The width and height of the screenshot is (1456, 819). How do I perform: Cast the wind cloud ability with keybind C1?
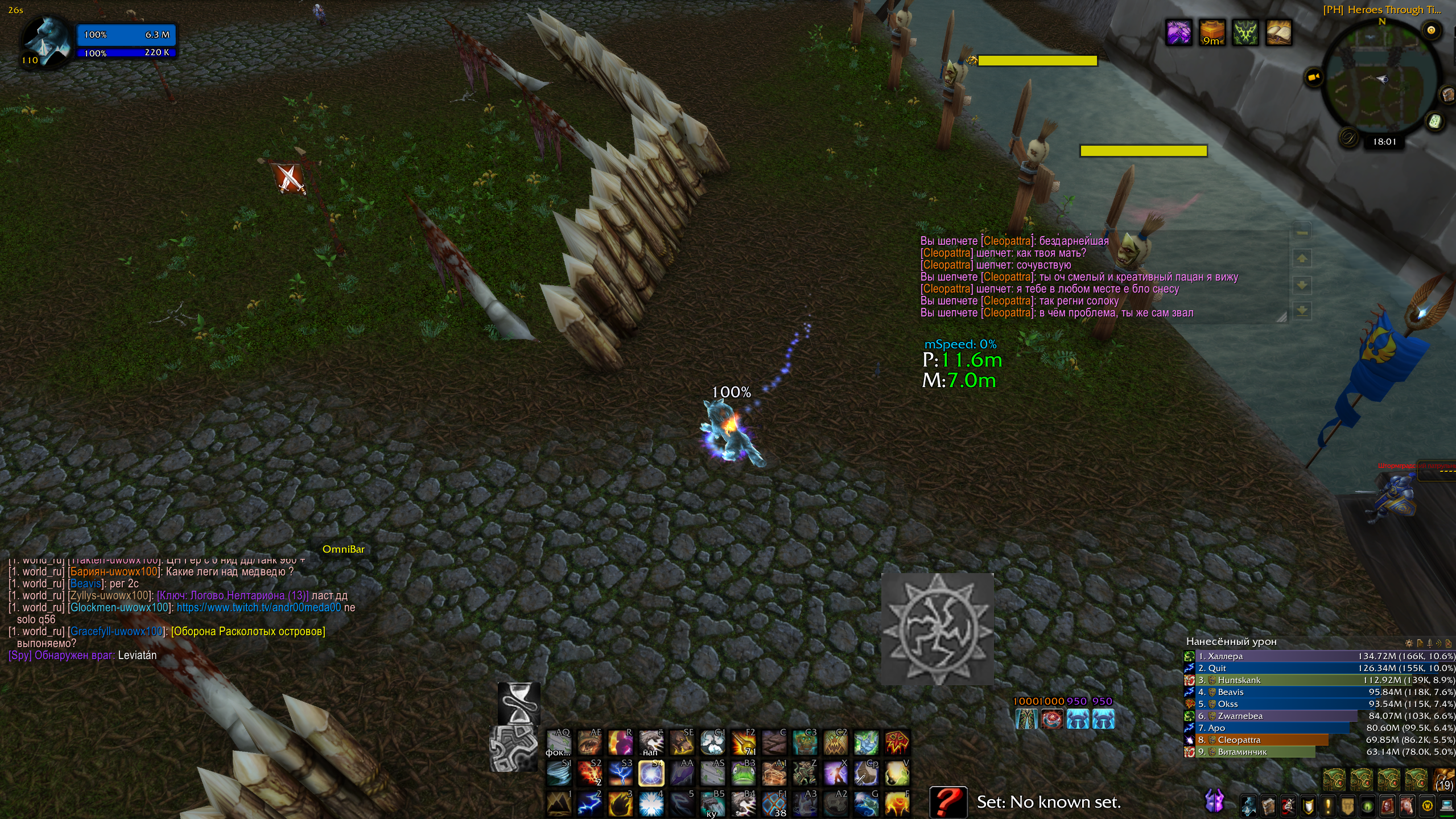coord(712,742)
